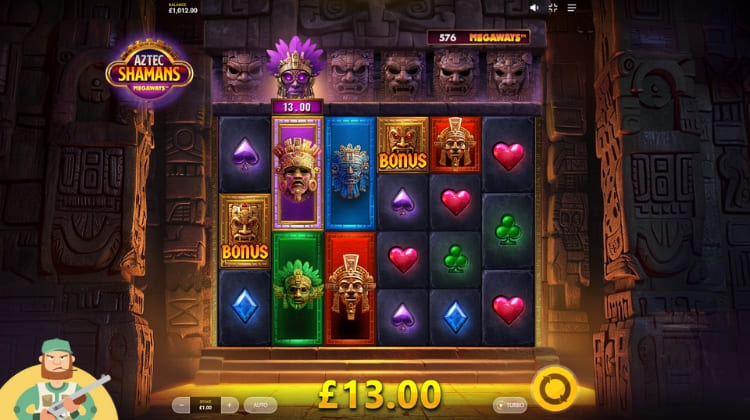Mute sound via the speaker icon
The image size is (750, 420).
tap(535, 8)
